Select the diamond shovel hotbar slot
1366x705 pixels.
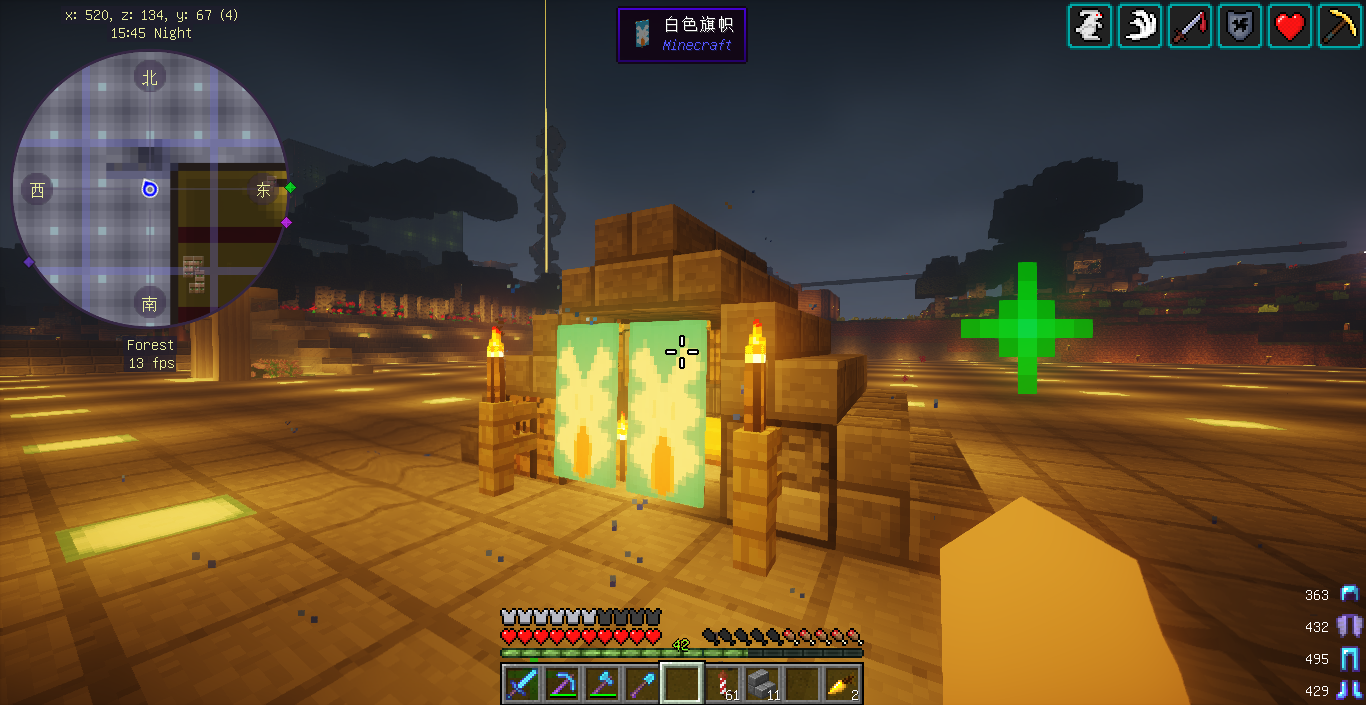coord(641,684)
